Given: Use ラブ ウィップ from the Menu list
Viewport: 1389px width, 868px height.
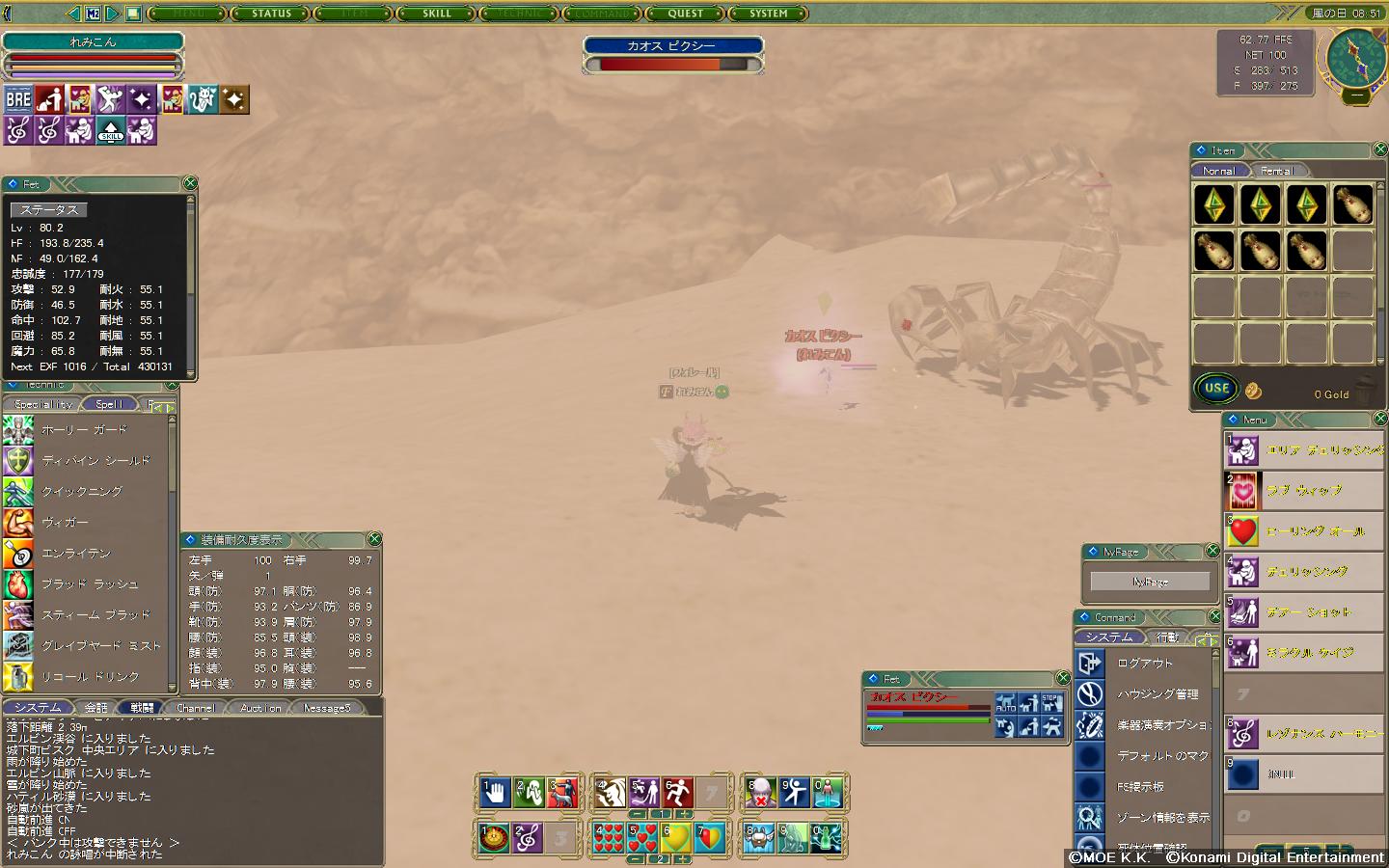Looking at the screenshot, I should (x=1304, y=491).
